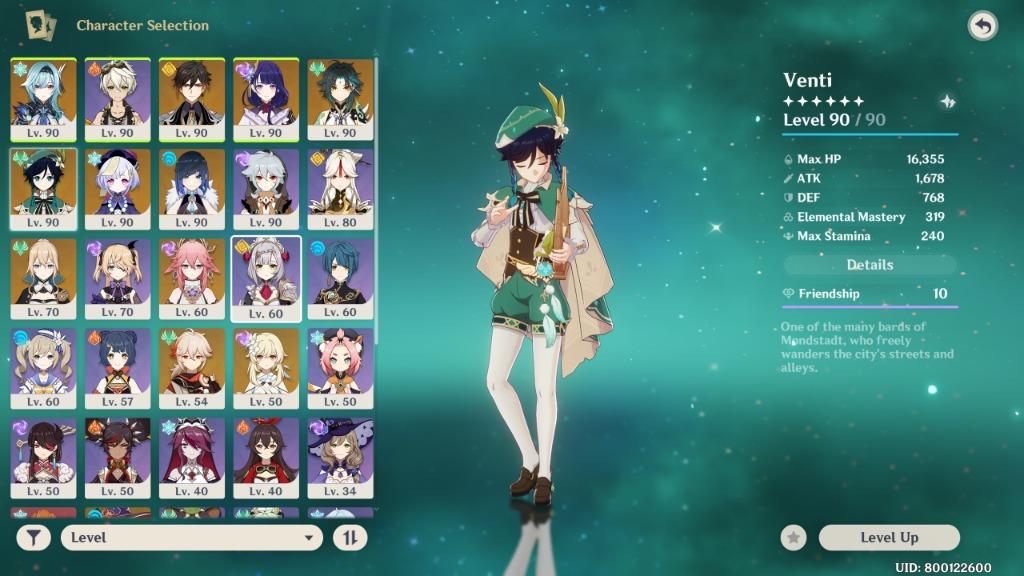Select the pink-haired Yae Miko portrait
This screenshot has height=576, width=1024.
[192, 278]
